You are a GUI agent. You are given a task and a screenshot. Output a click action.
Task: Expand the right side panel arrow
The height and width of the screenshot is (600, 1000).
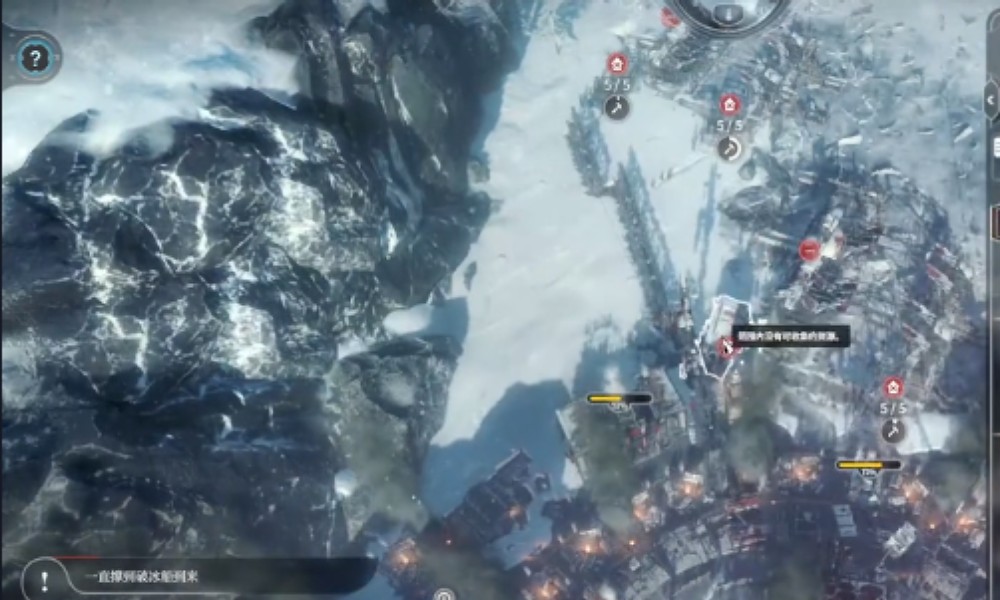[991, 98]
